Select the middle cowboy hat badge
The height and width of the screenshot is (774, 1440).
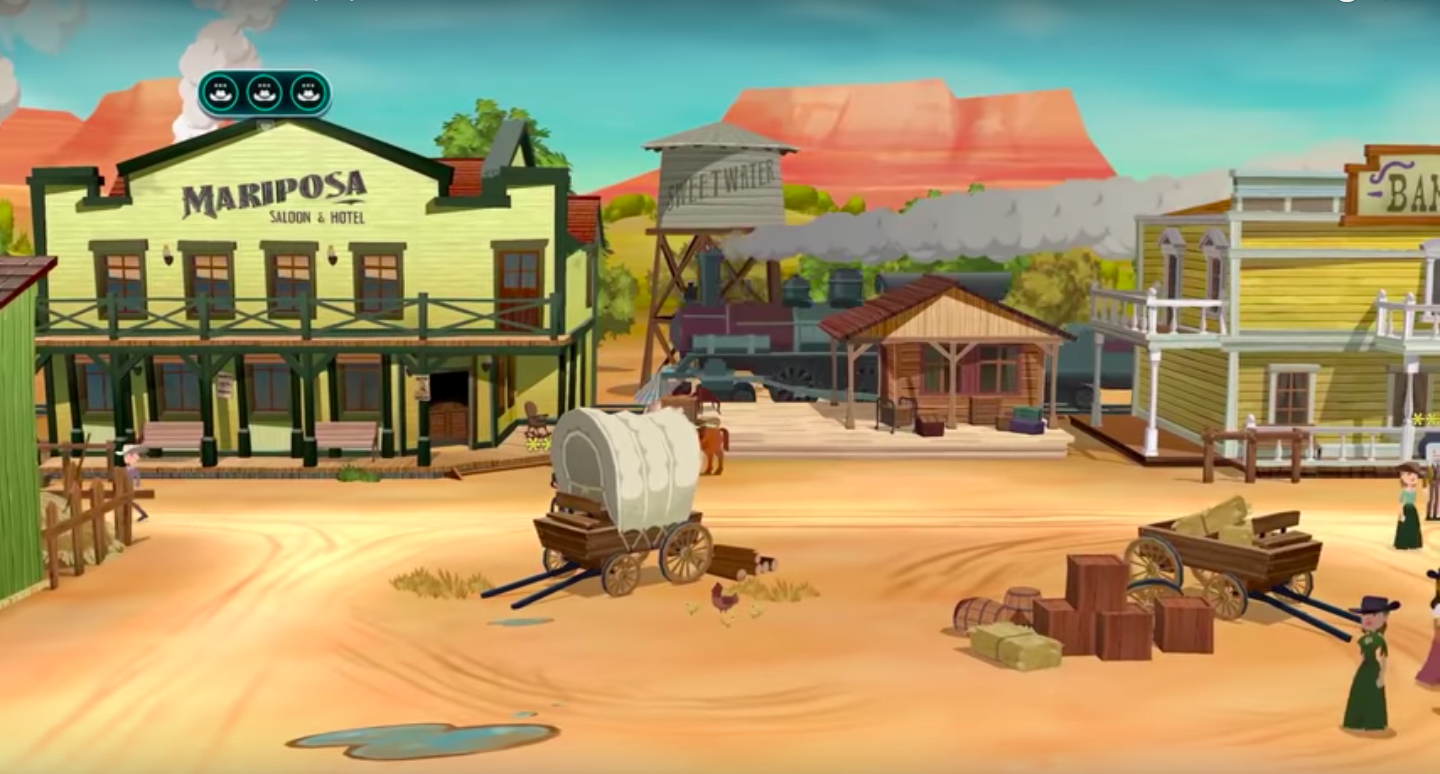264,93
